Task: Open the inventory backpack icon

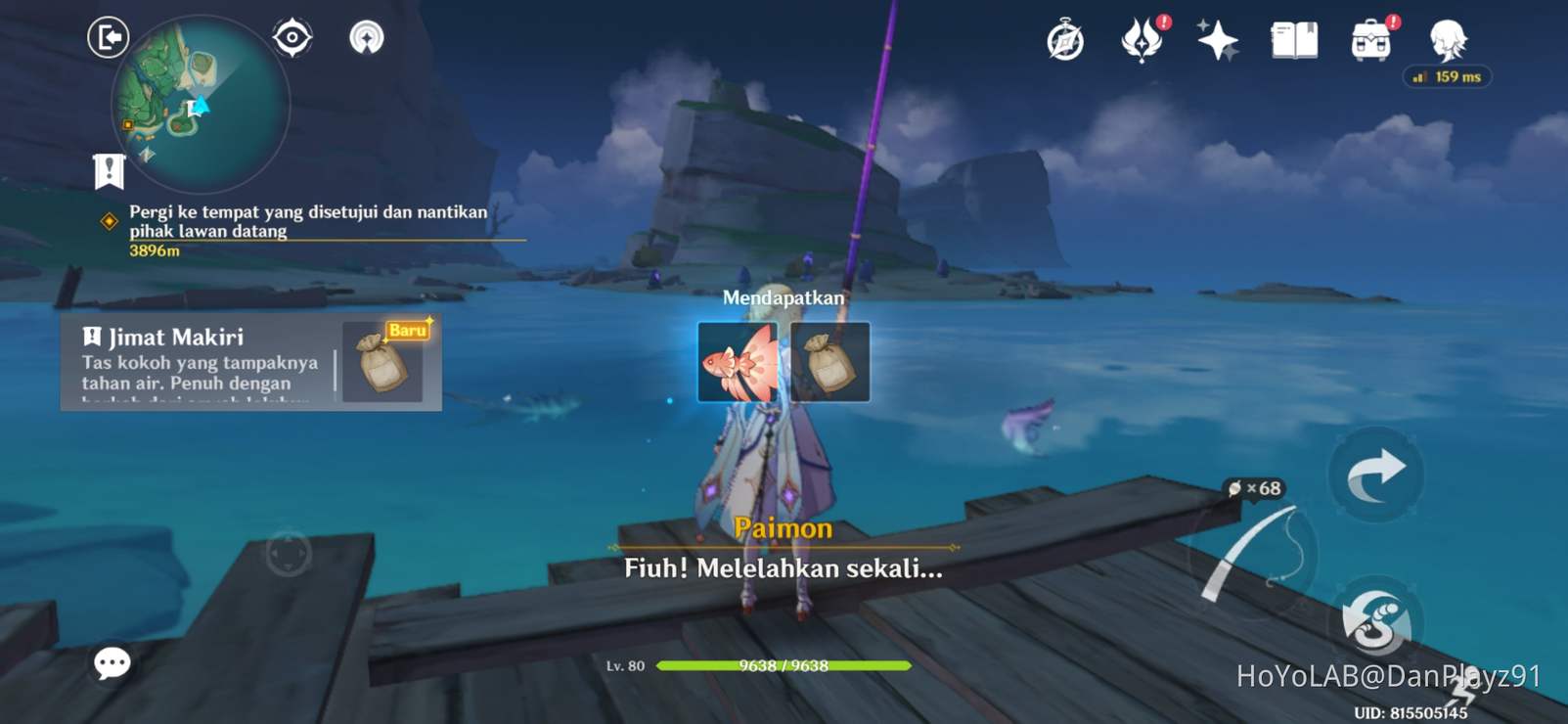Action: coord(1369,41)
